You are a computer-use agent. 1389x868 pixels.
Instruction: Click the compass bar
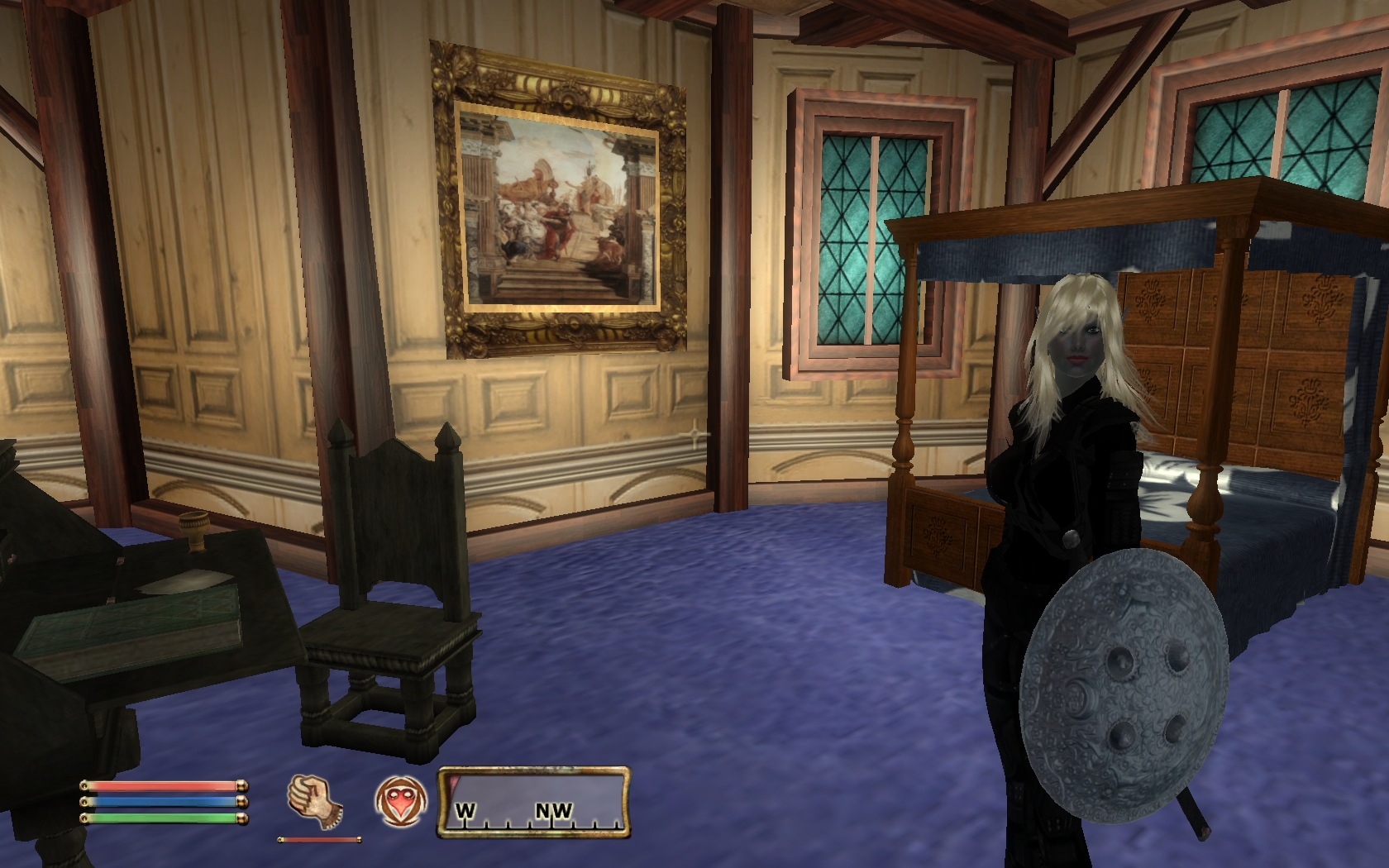point(534,799)
